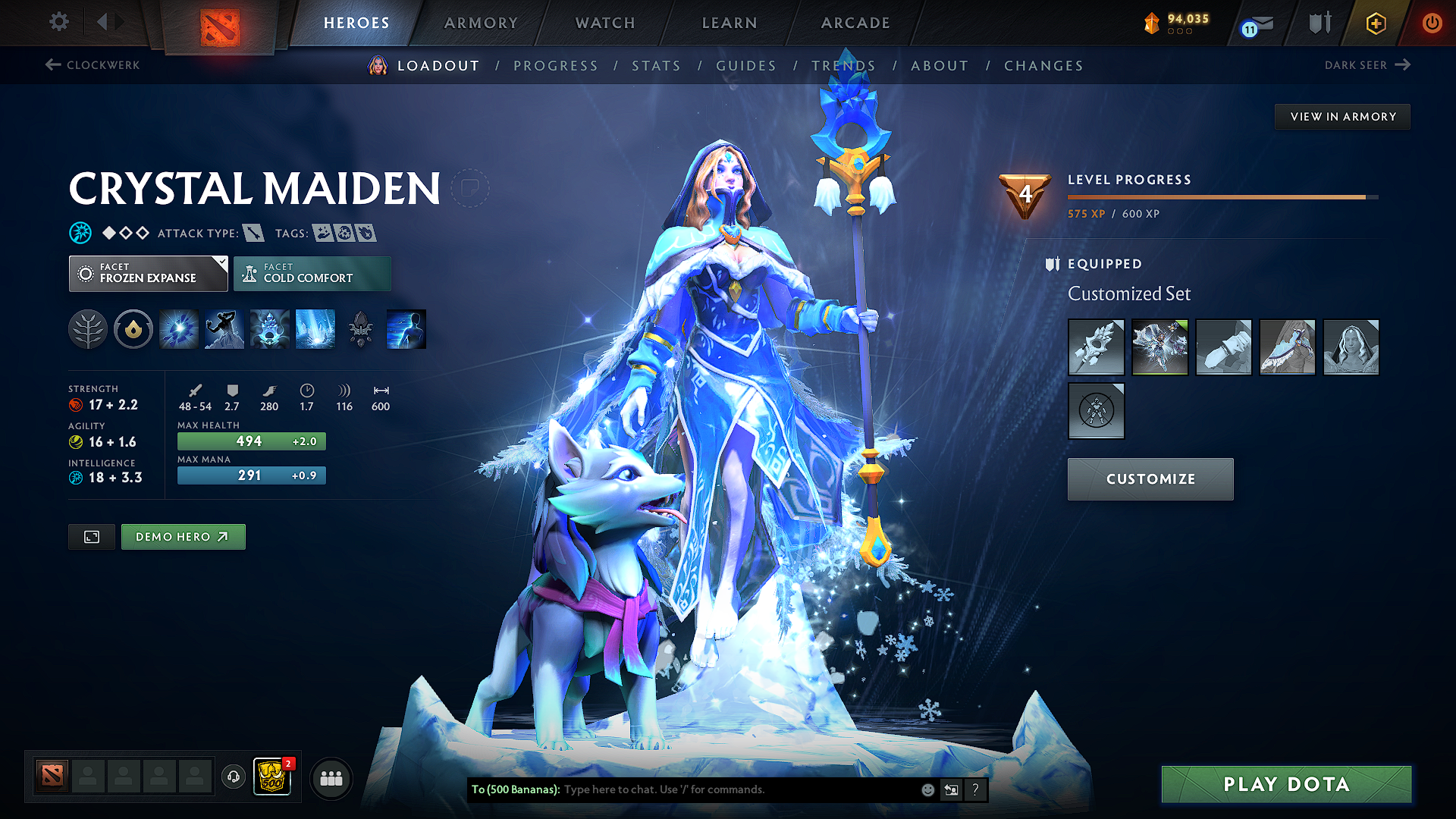Screen dimensions: 1456x819
Task: Open Crystal Maiden's talent tree icon
Action: 87,329
